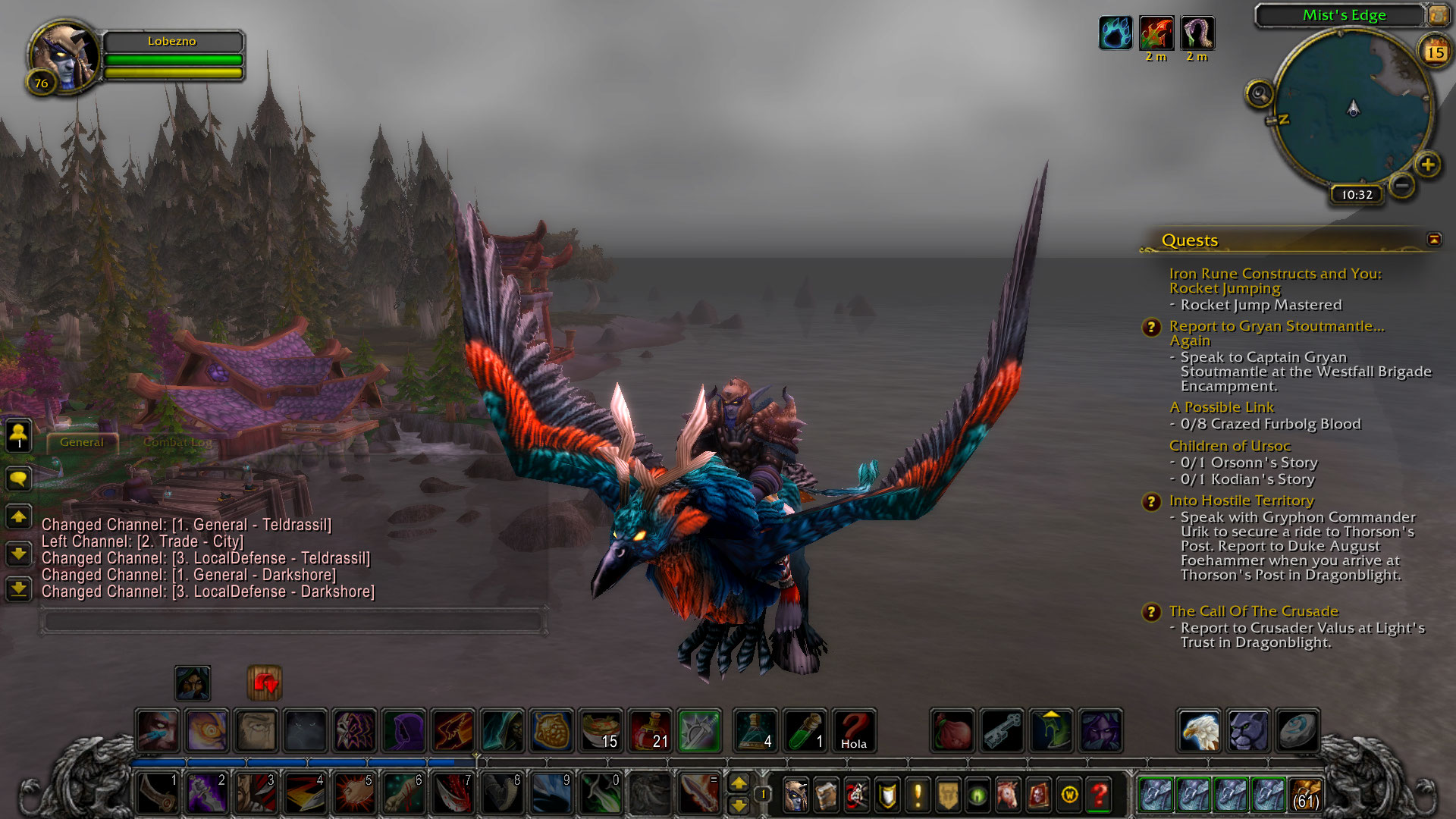1456x819 pixels.
Task: Use the red potion with 21 charges
Action: point(650,731)
